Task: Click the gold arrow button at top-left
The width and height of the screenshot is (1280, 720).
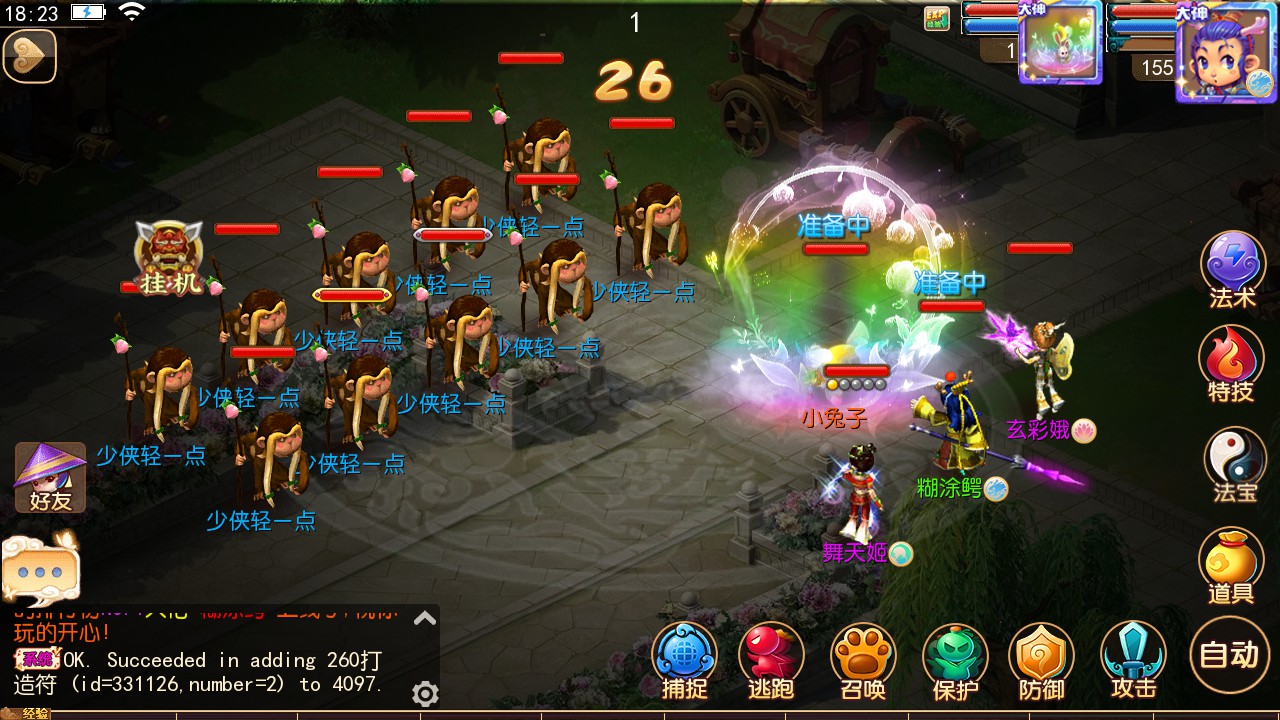Action: (x=29, y=55)
